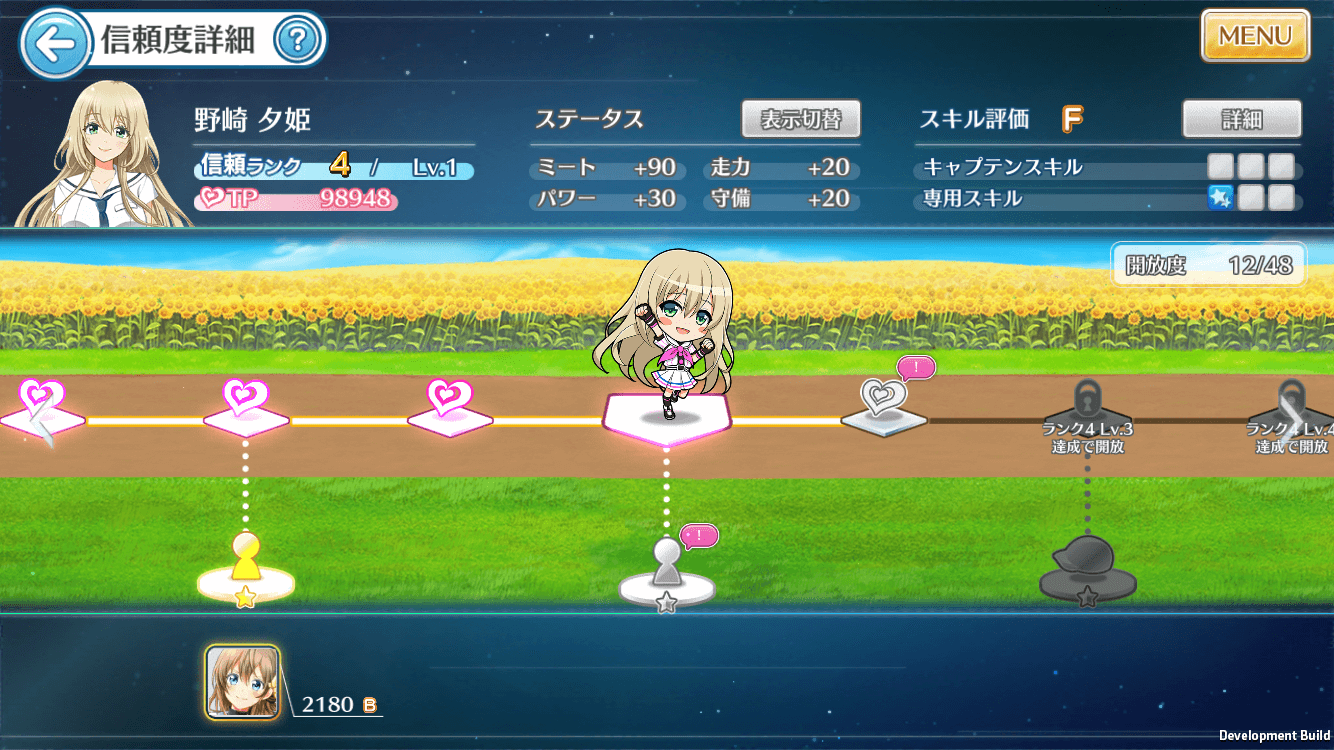
Task: Click the back arrow to exit trust details
Action: pos(55,38)
